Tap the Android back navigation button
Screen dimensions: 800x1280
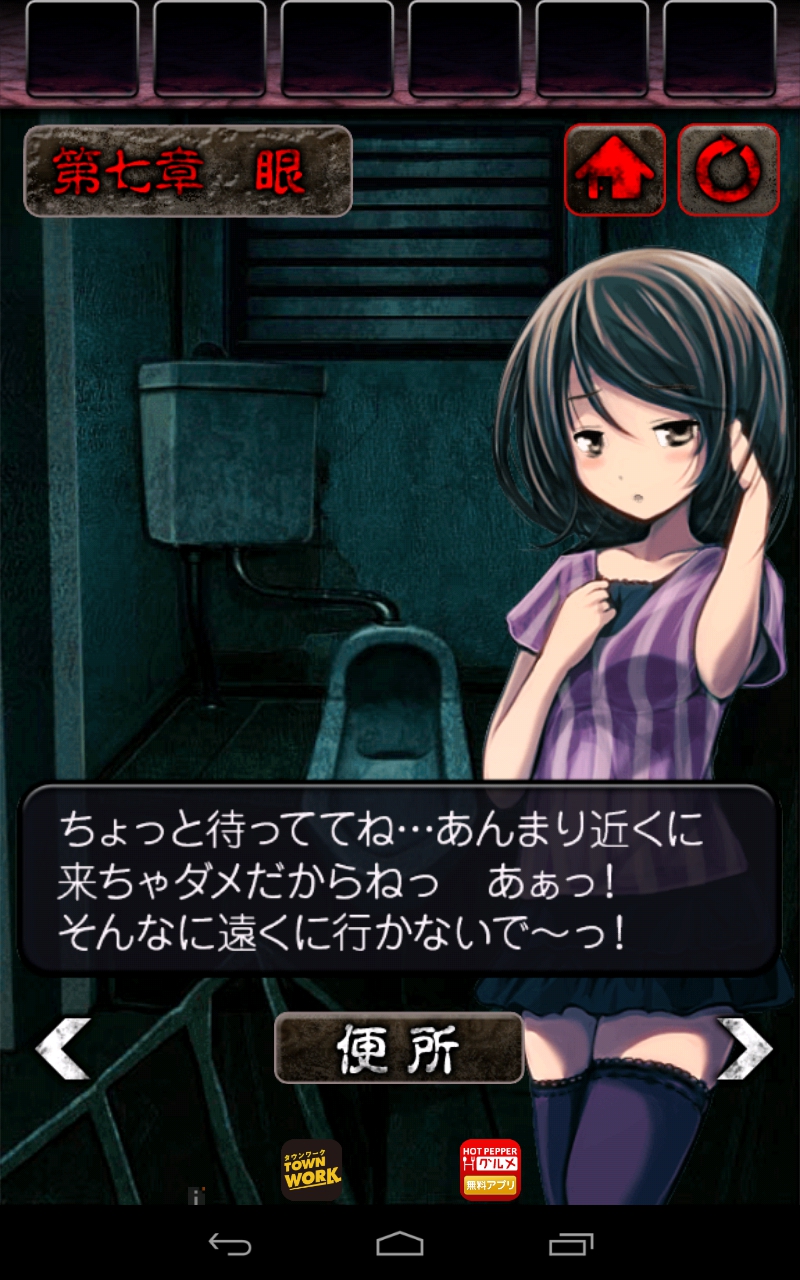[229, 1244]
